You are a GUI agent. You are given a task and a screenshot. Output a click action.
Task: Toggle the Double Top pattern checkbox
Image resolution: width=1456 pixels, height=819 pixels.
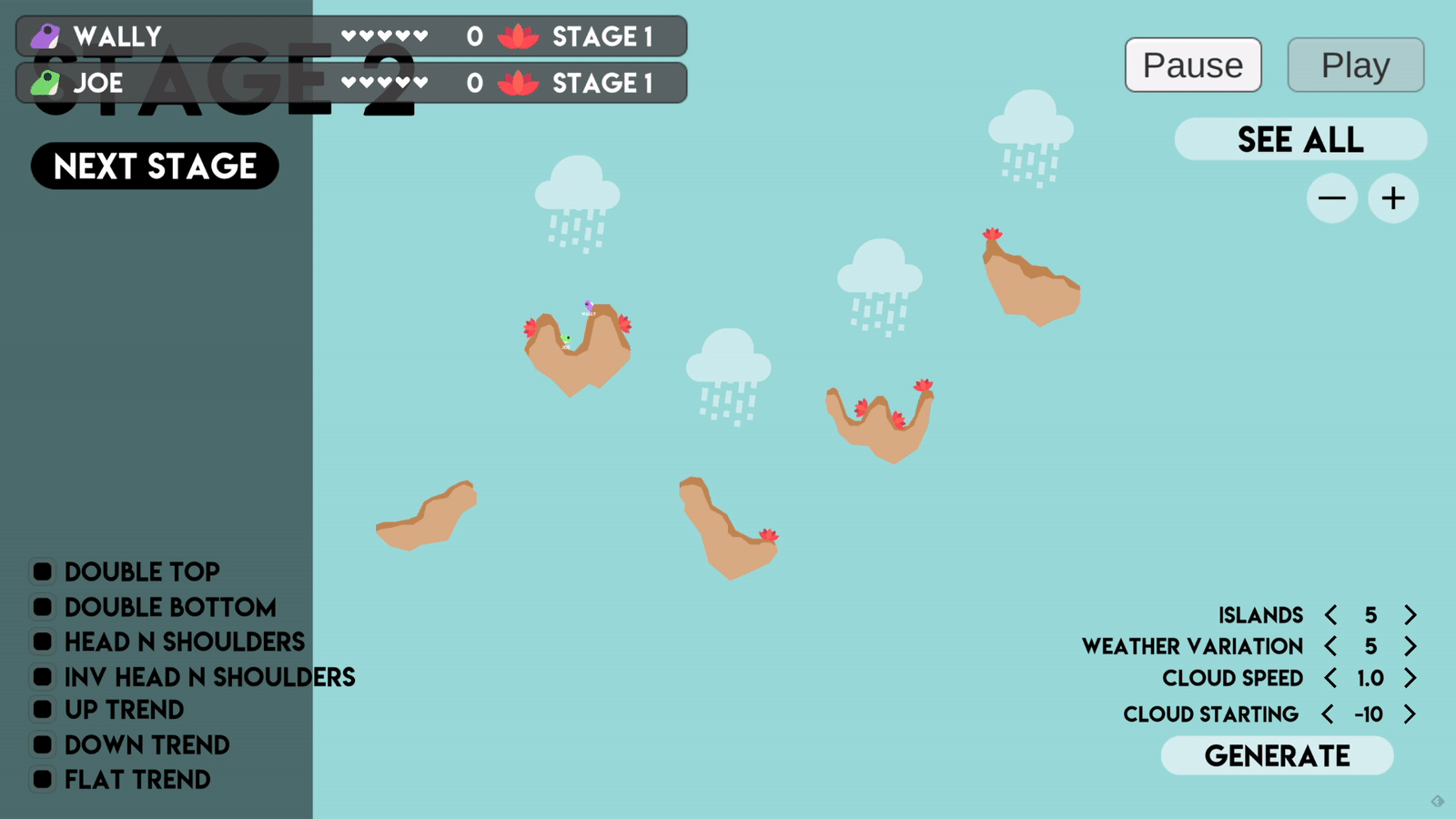point(42,571)
